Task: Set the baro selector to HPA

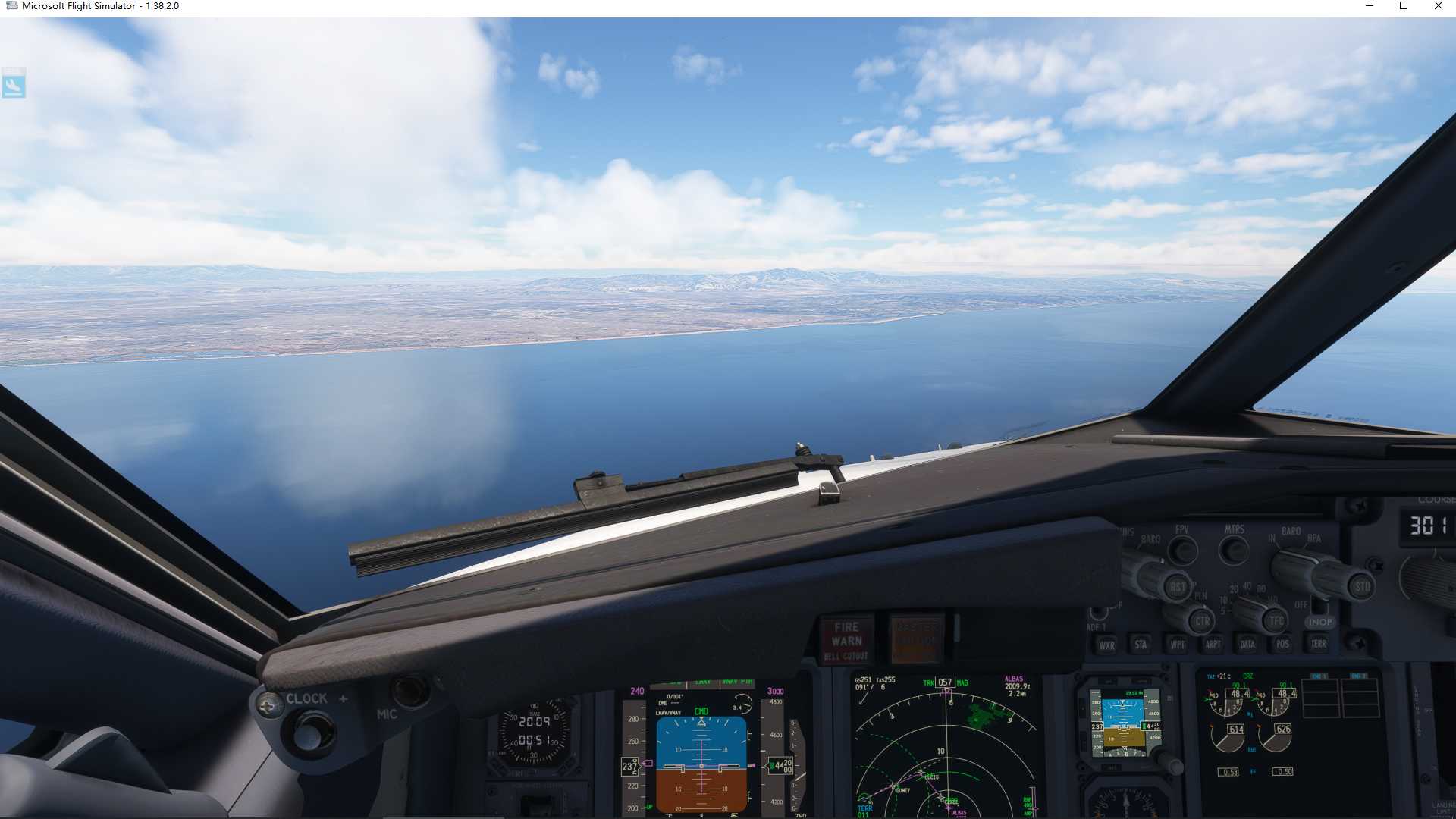Action: (1314, 539)
